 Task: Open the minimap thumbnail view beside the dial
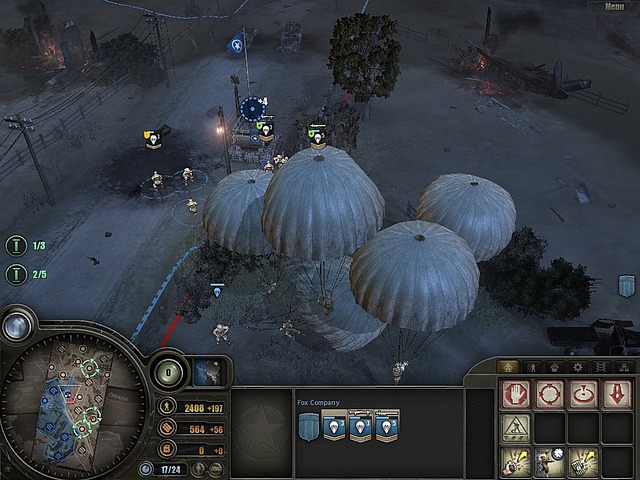[x=207, y=371]
